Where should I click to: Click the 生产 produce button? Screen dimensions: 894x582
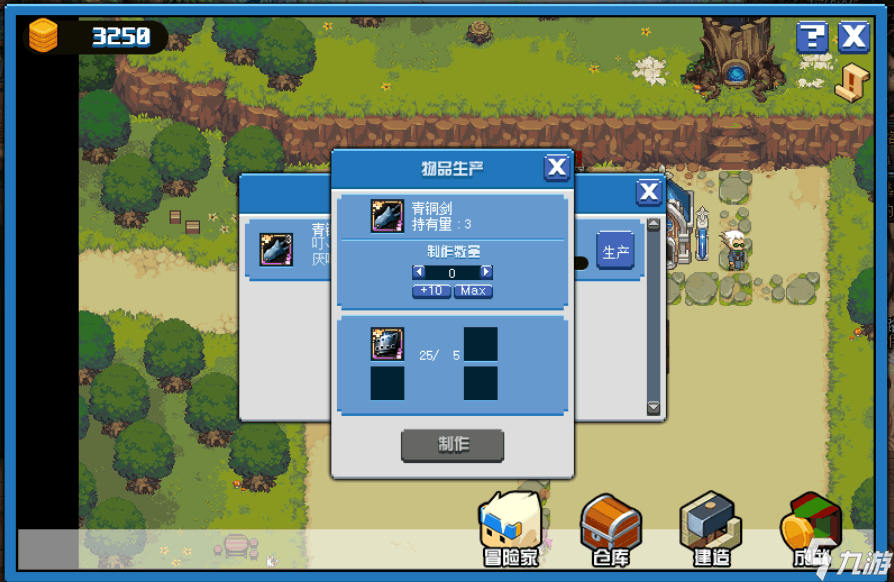(615, 253)
